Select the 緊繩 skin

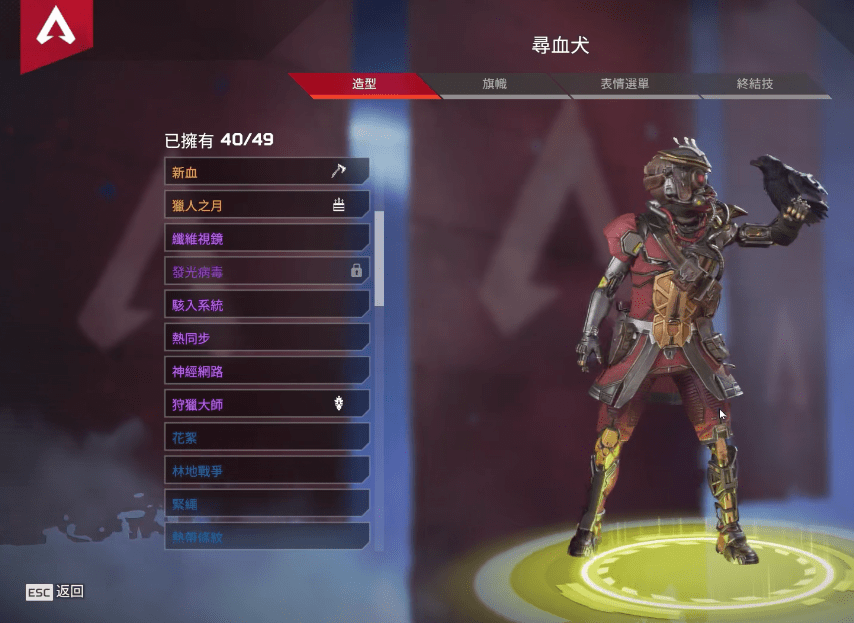pos(266,503)
